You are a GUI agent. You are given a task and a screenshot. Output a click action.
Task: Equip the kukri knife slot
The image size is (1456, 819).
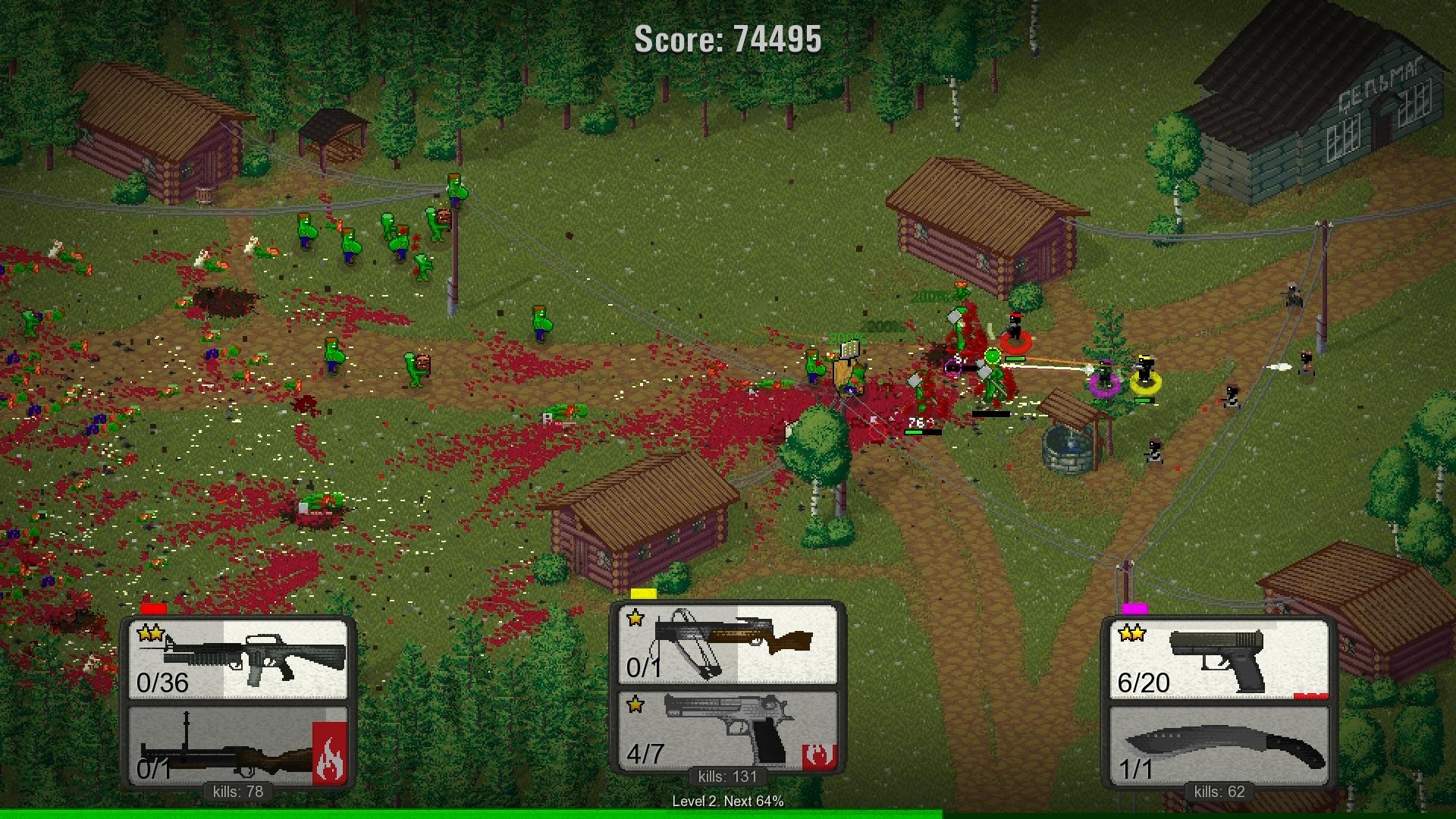1219,745
